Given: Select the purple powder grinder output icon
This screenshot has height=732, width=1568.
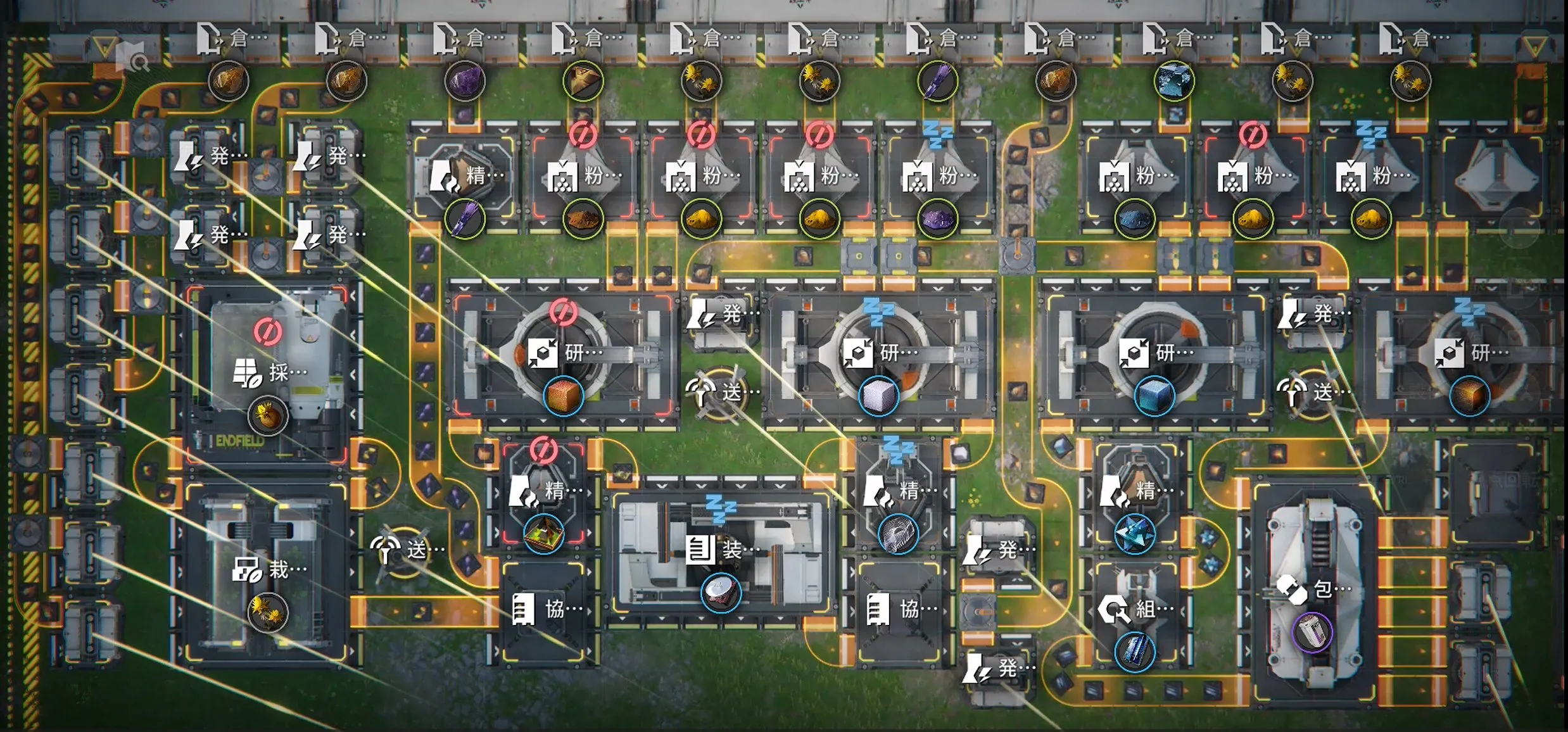Looking at the screenshot, I should pos(937,220).
